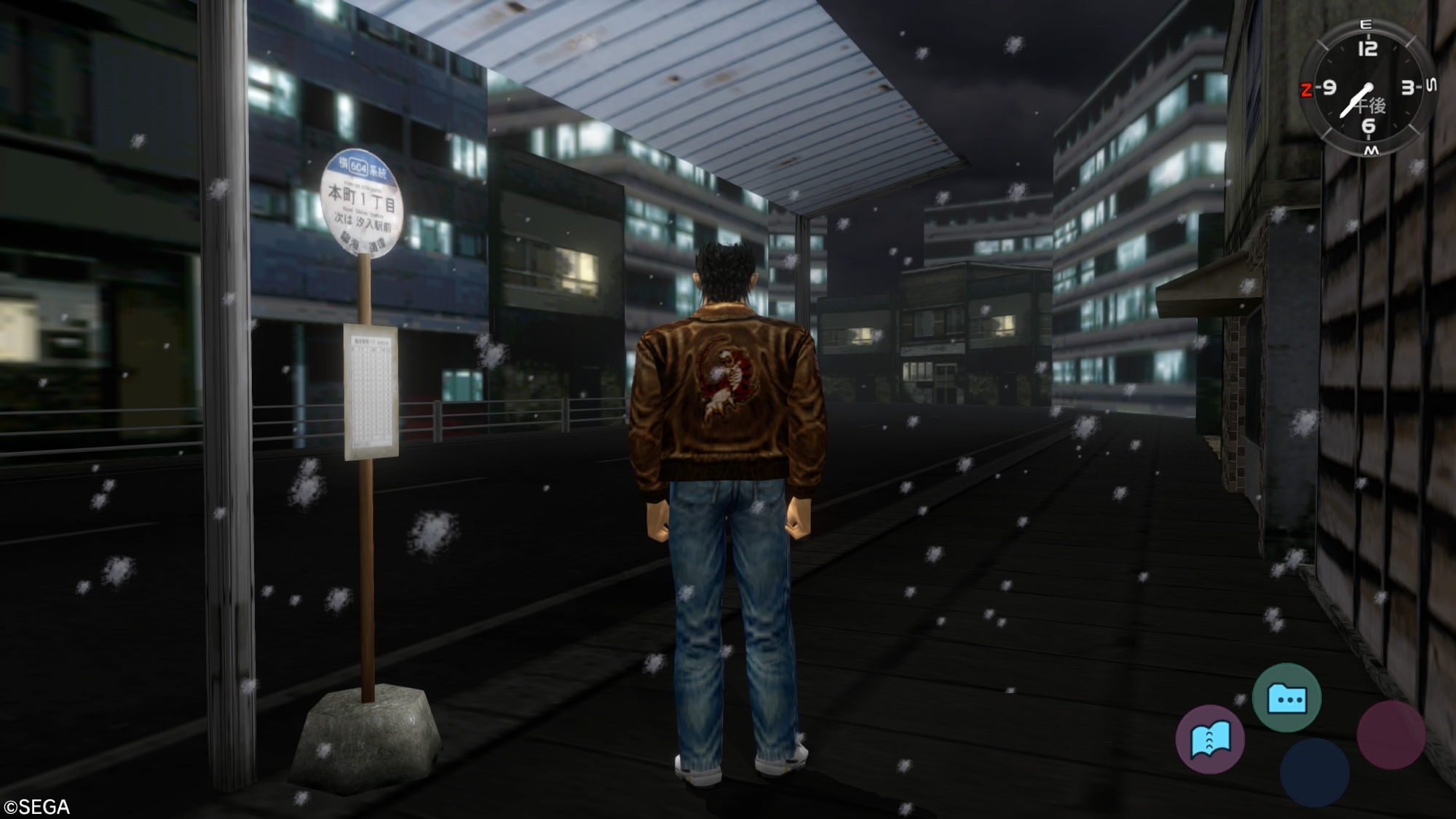1456x819 pixels.
Task: Open the notebook book icon
Action: (1210, 740)
